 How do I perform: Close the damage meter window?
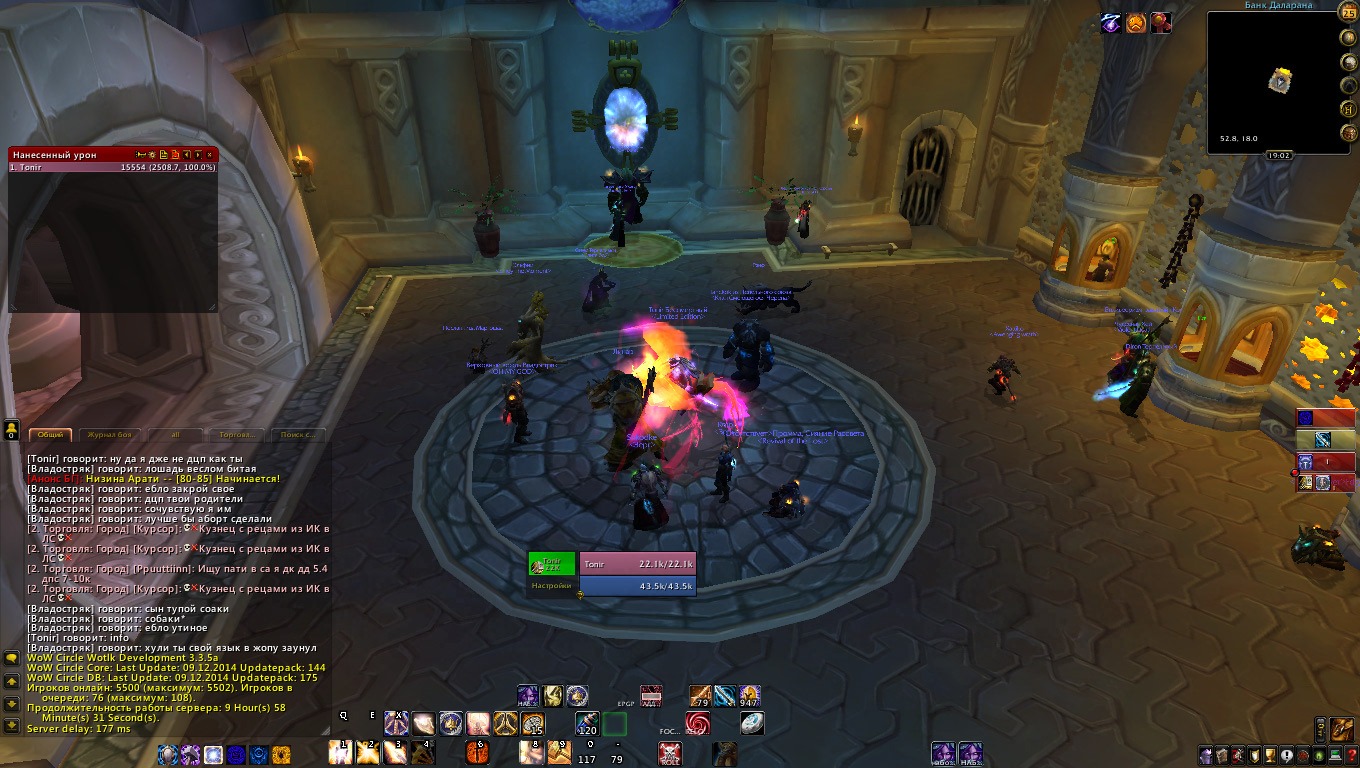[210, 155]
